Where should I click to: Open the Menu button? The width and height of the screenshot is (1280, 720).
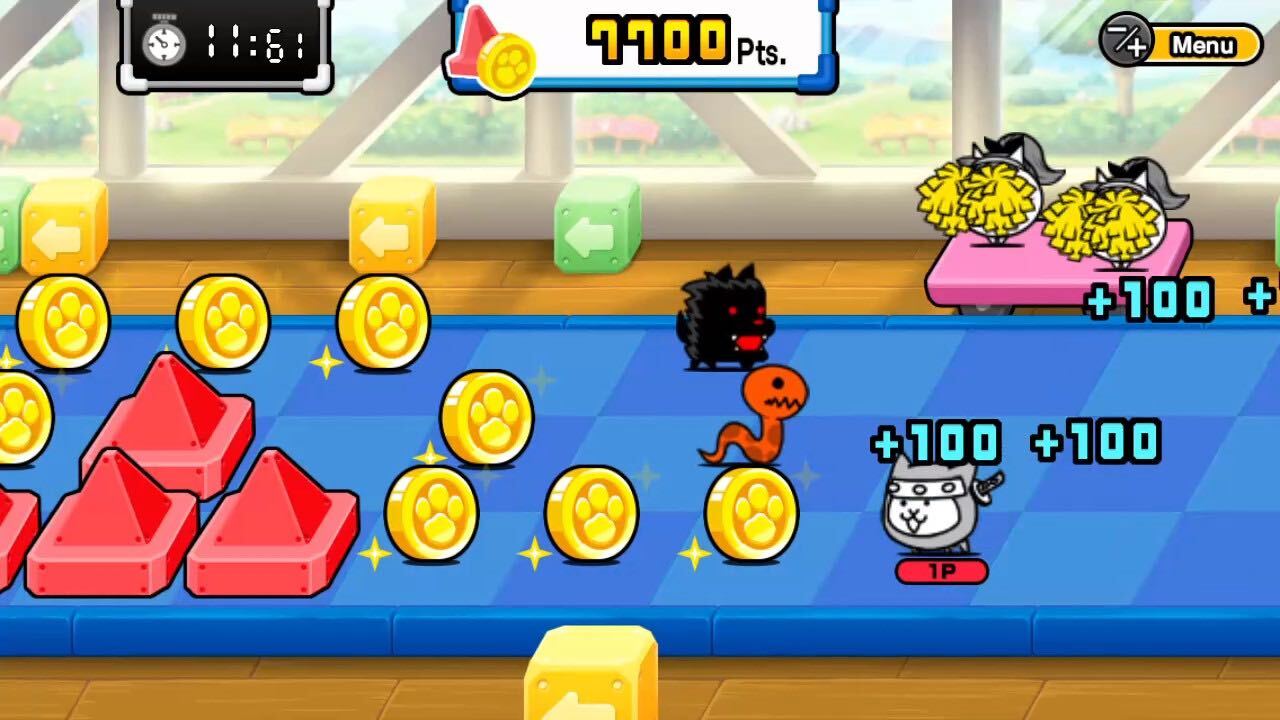[x=1205, y=45]
